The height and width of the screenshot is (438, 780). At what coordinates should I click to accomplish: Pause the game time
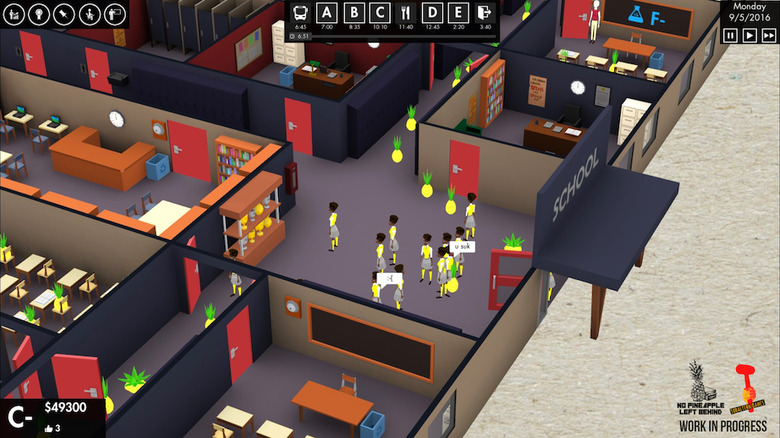730,35
